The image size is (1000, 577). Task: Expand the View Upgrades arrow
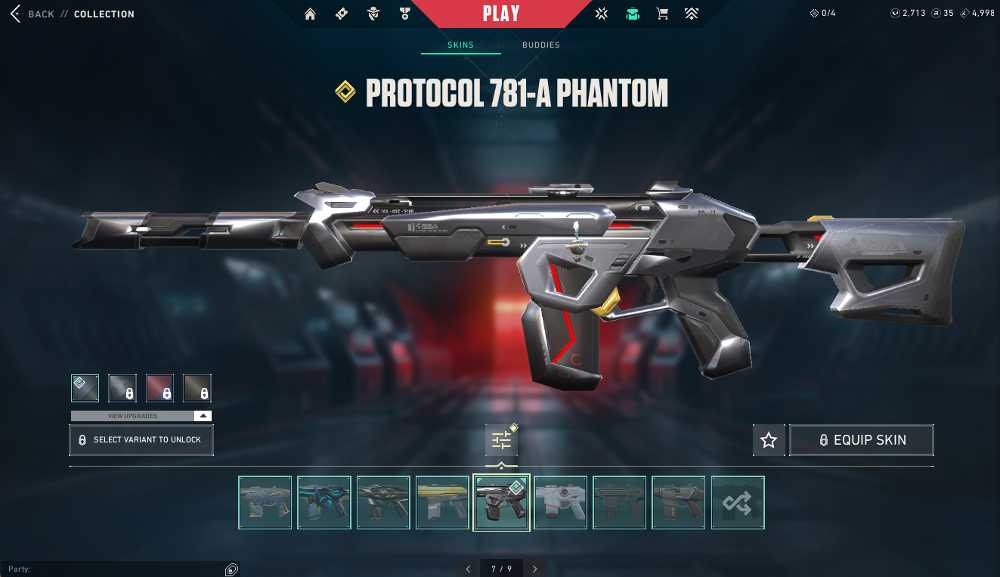203,415
